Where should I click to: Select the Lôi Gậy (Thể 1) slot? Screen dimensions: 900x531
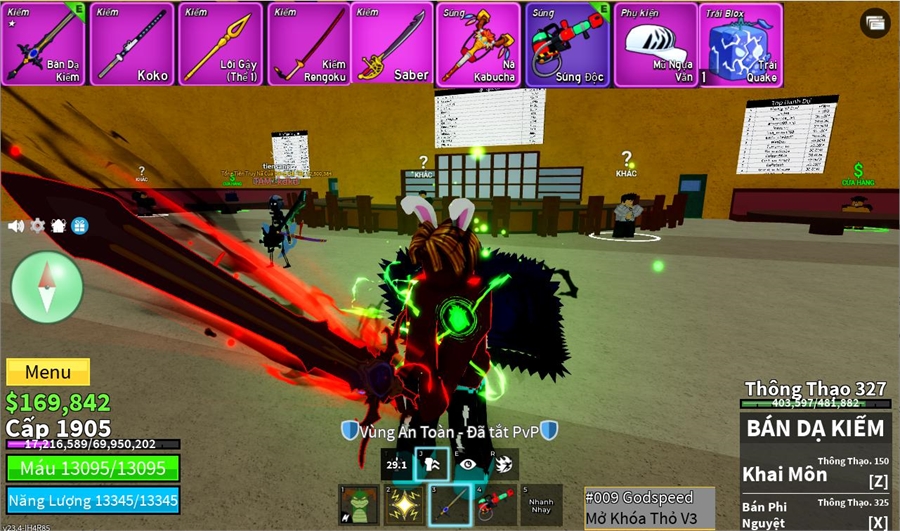[x=221, y=44]
